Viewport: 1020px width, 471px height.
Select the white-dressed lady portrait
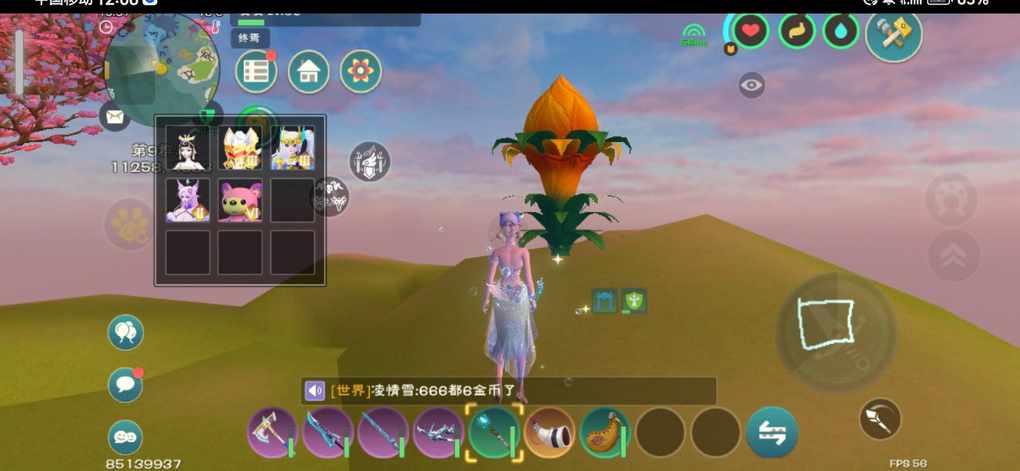[188, 148]
